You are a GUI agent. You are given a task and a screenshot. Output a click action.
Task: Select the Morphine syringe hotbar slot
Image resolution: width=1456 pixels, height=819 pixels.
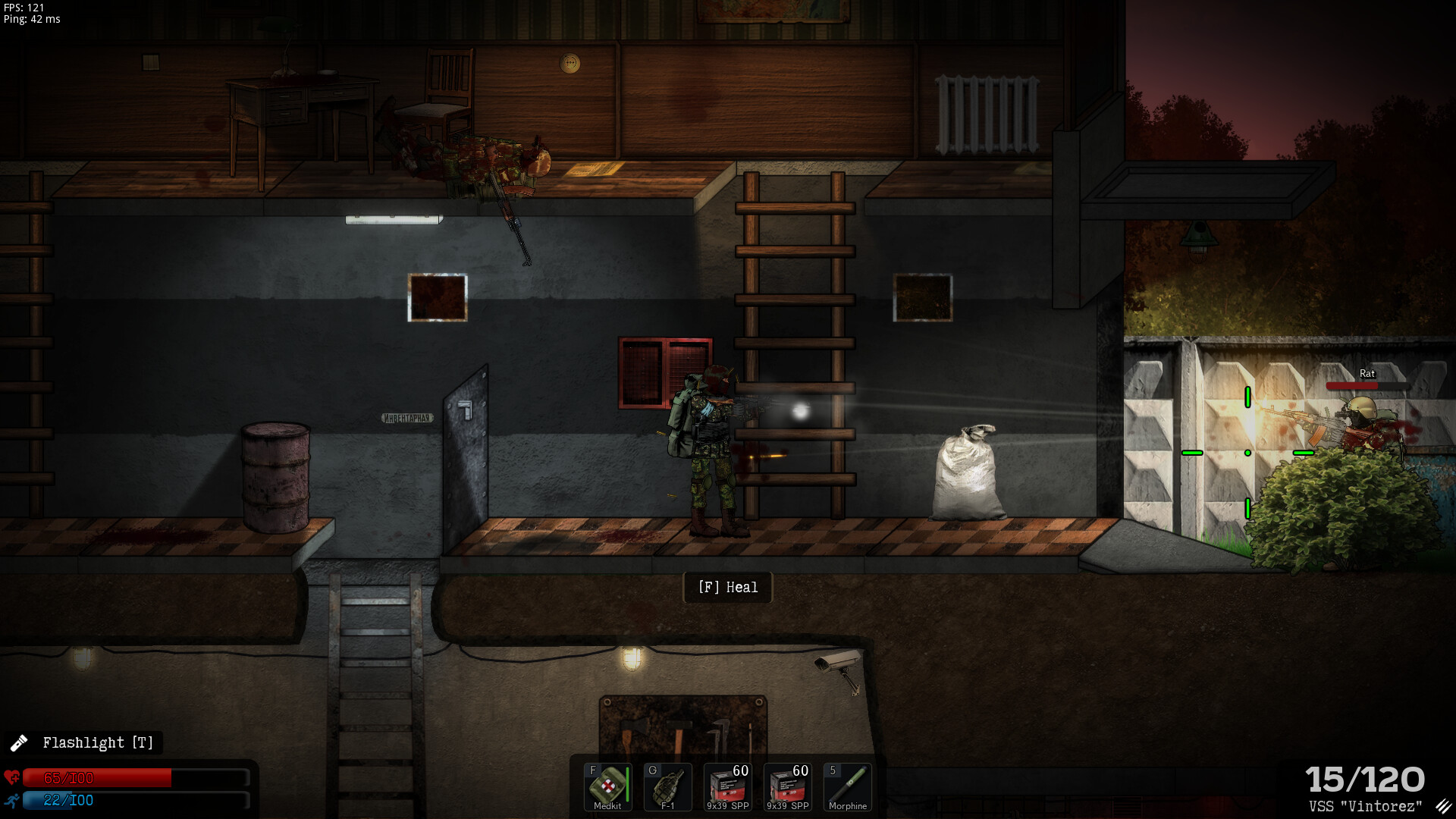point(847,787)
